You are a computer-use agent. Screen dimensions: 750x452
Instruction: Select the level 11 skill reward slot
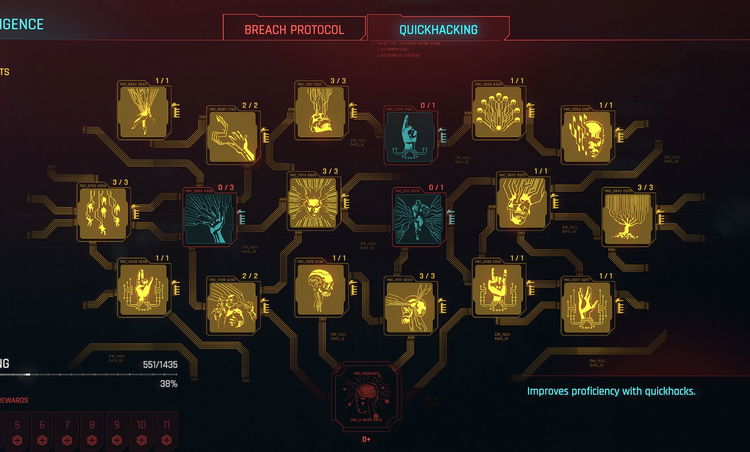[x=167, y=431]
